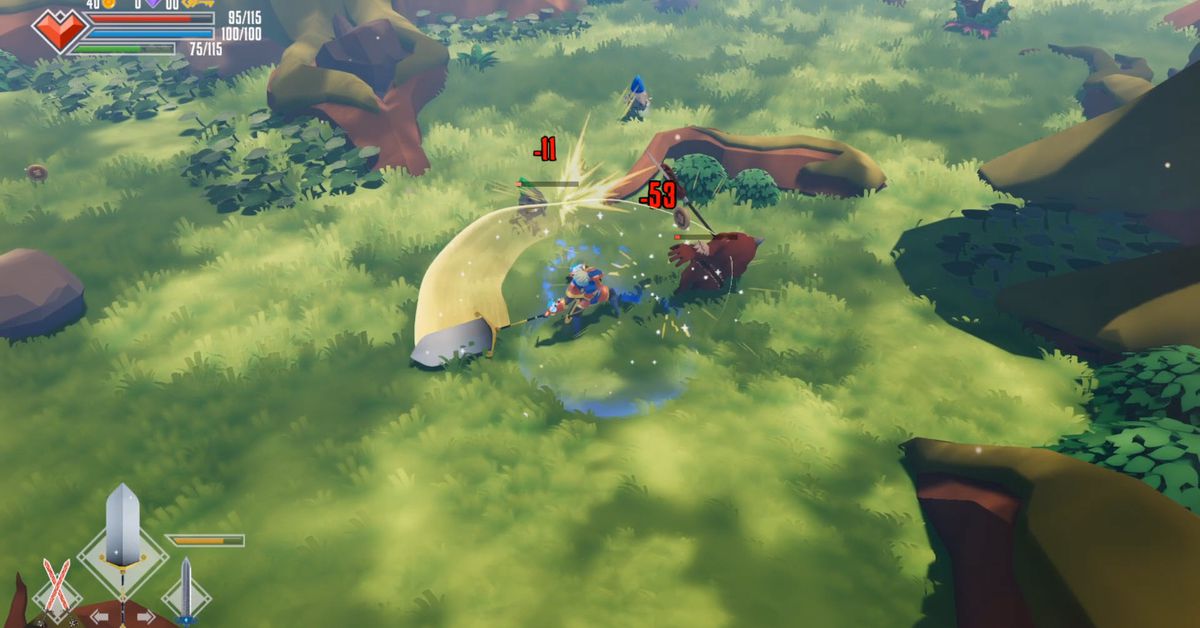Click the gold coin currency icon
Screen dimensions: 1200x628
[x=108, y=4]
